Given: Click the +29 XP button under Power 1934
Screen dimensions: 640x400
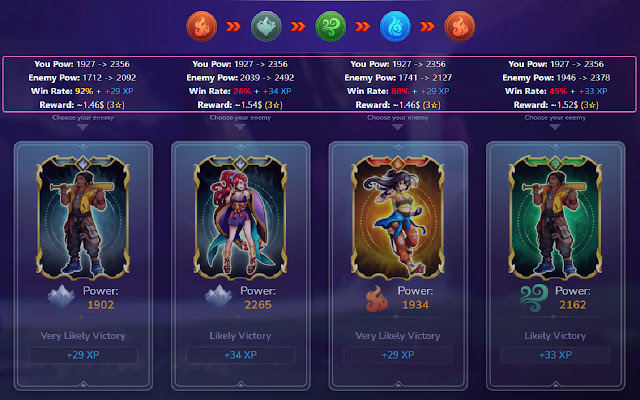Looking at the screenshot, I should click(x=397, y=355).
